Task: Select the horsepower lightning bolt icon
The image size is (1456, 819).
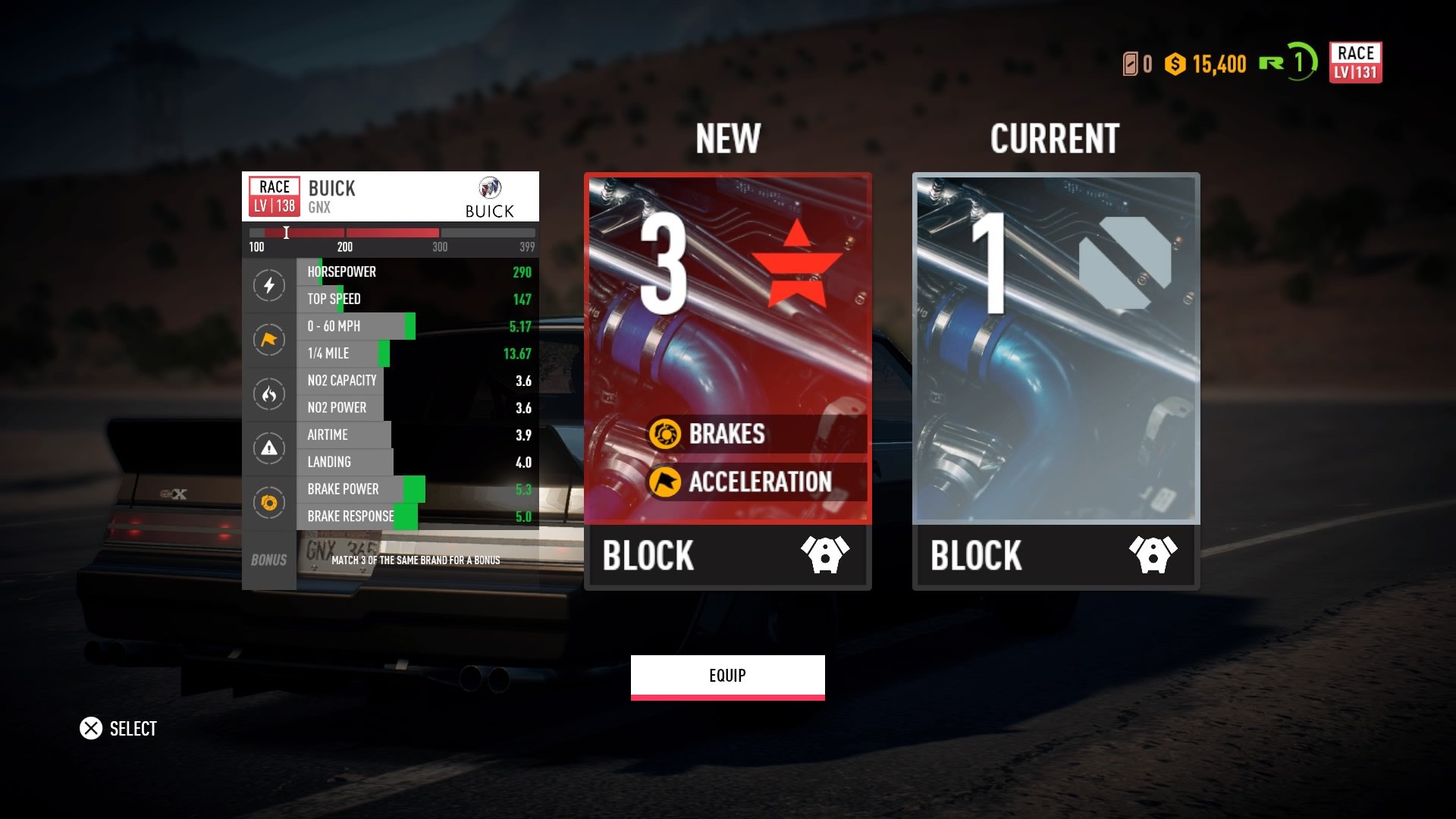Action: pos(269,285)
